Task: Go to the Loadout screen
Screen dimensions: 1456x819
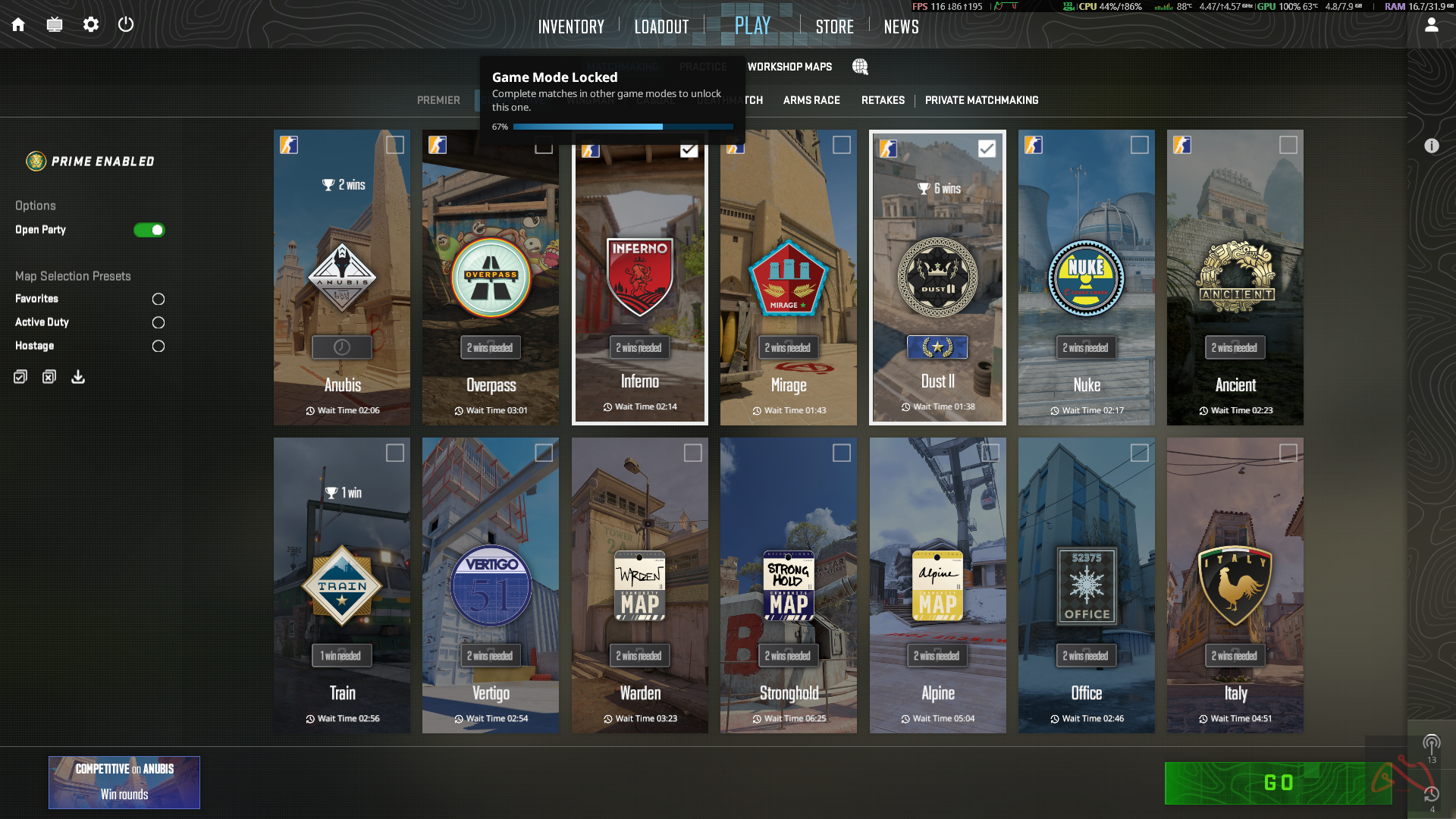Action: pyautogui.click(x=661, y=27)
